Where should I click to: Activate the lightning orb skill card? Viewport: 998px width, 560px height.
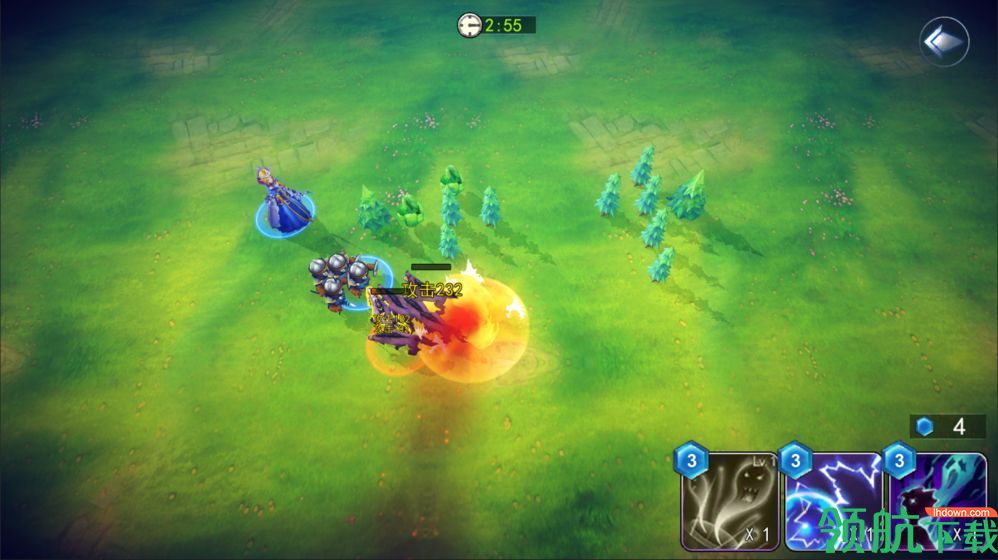pos(833,502)
